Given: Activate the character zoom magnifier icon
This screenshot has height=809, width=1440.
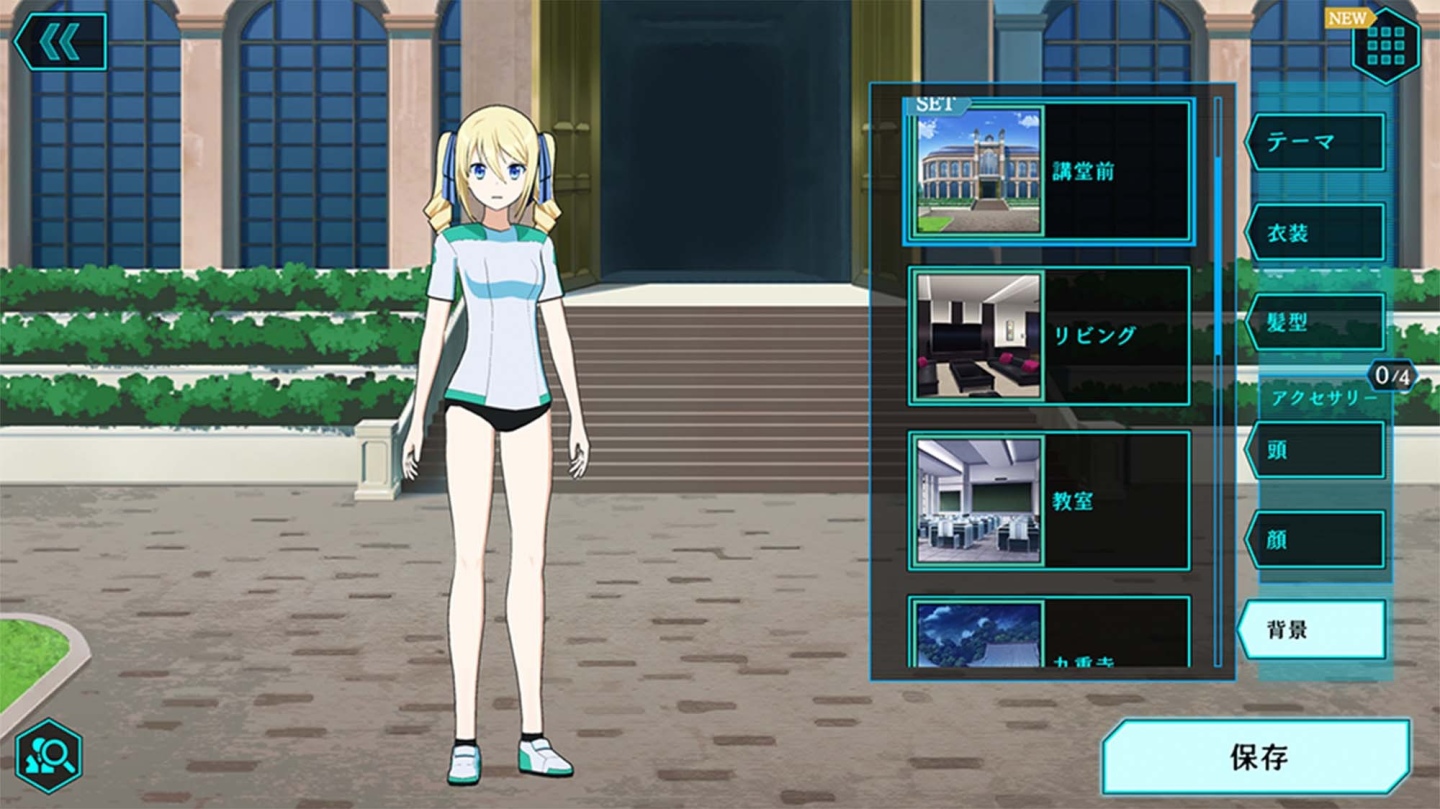Looking at the screenshot, I should 48,757.
